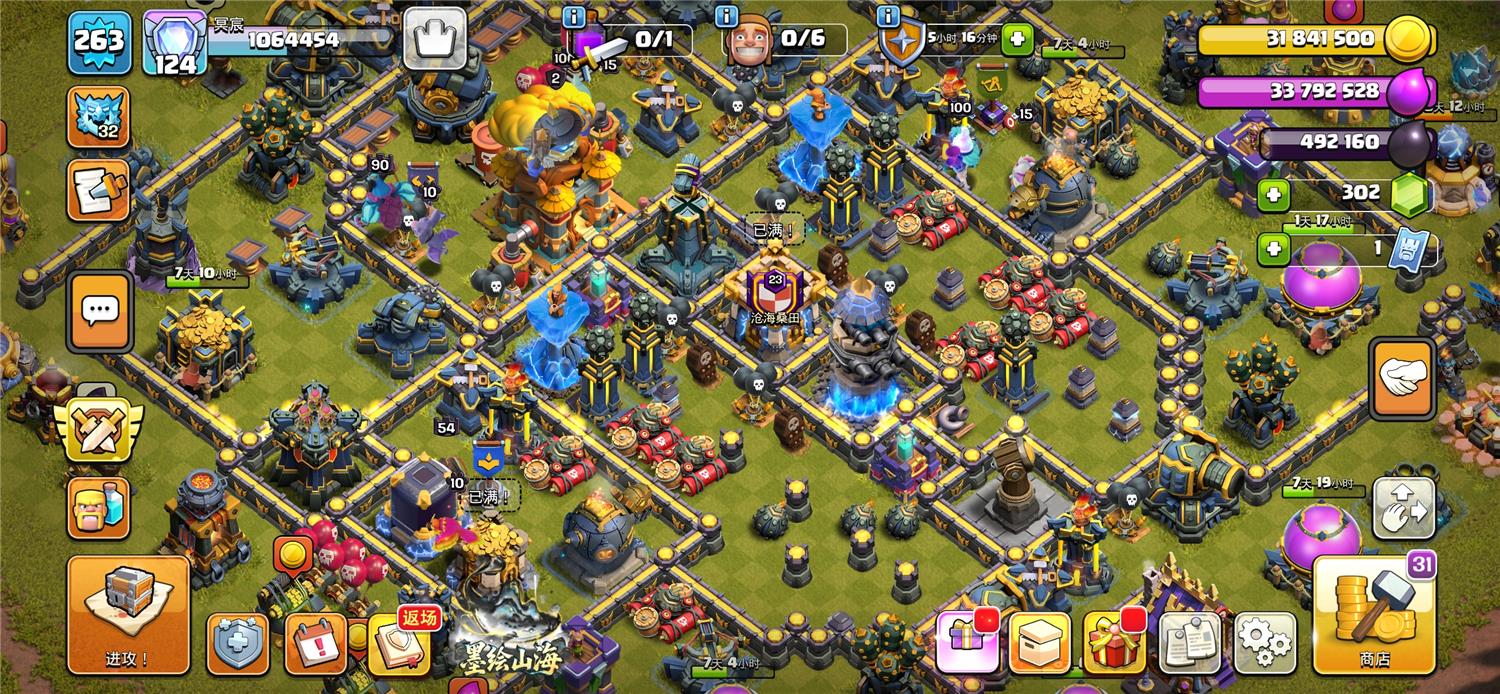Open the scroll and sword log icon
1500x694 pixels.
(x=99, y=191)
